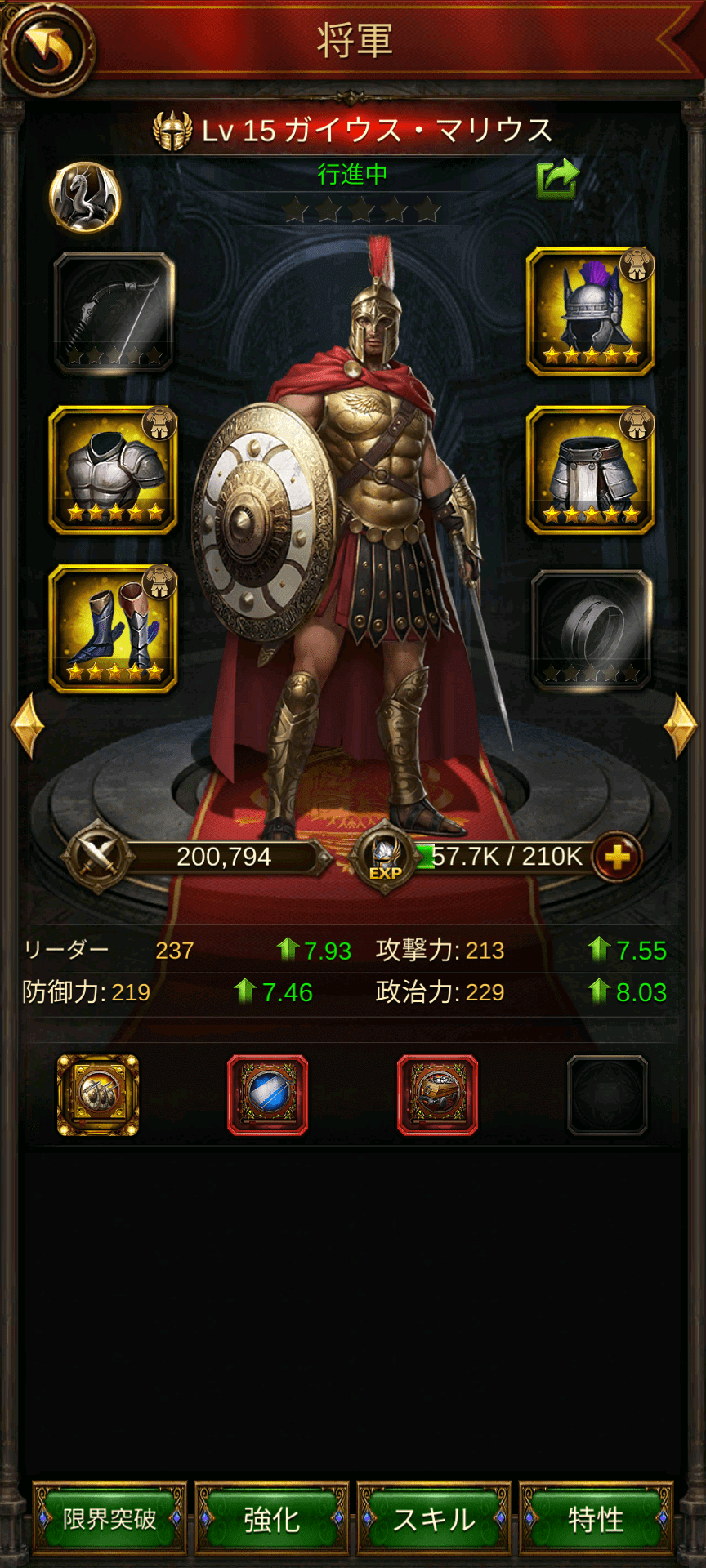Open the gold-framed claw skill slot
The height and width of the screenshot is (1568, 706).
98,1095
